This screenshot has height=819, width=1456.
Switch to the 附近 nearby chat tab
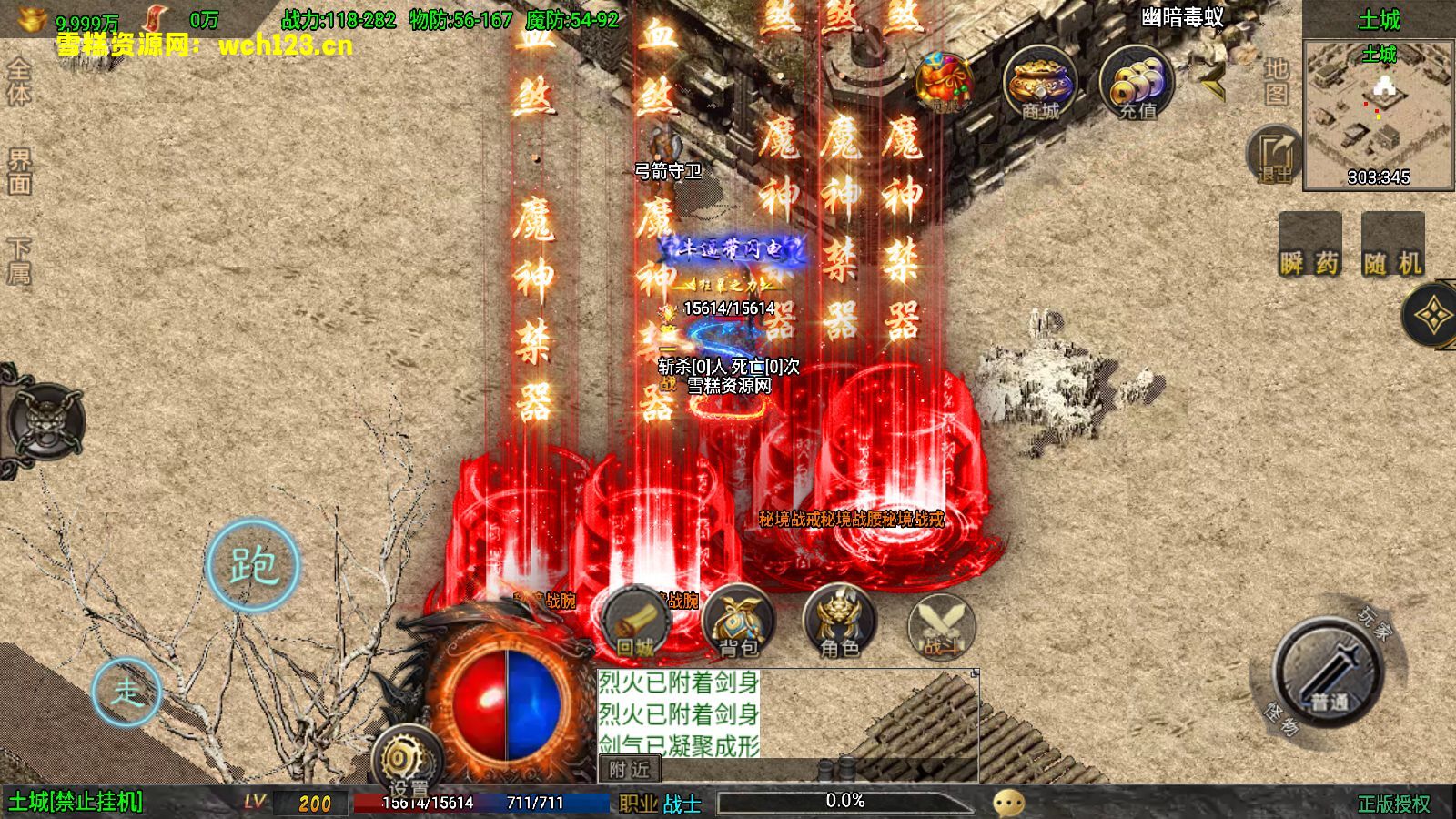[x=629, y=770]
